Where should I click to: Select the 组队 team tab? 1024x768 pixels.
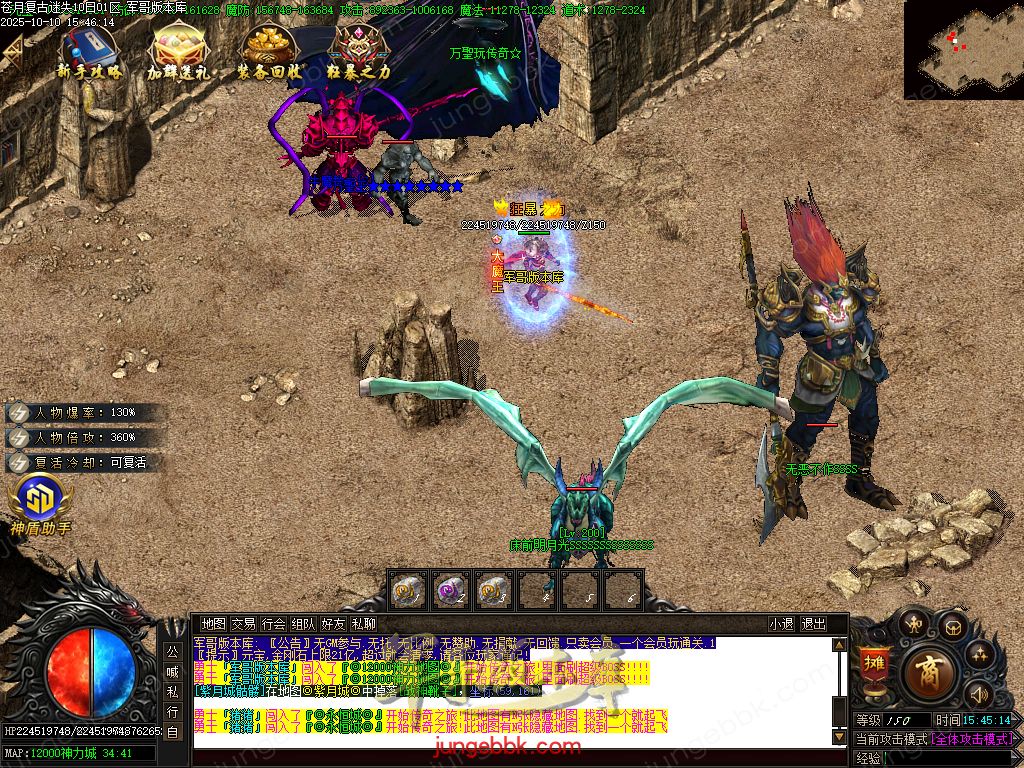(303, 623)
